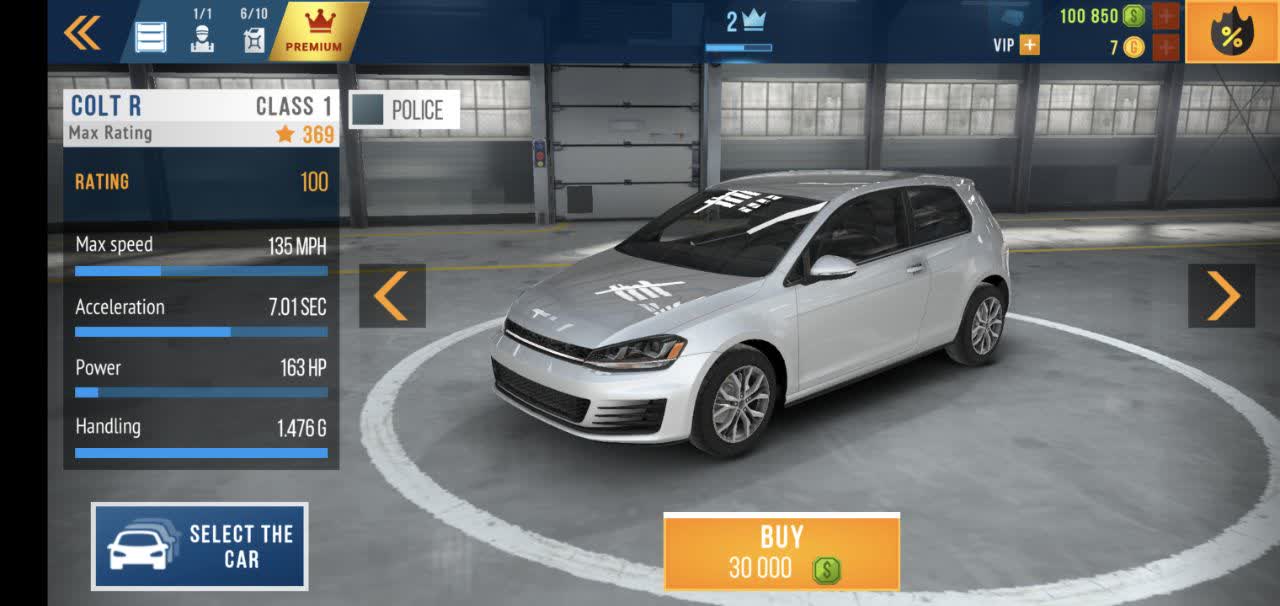Add more green cash with plus button

click(x=1166, y=15)
